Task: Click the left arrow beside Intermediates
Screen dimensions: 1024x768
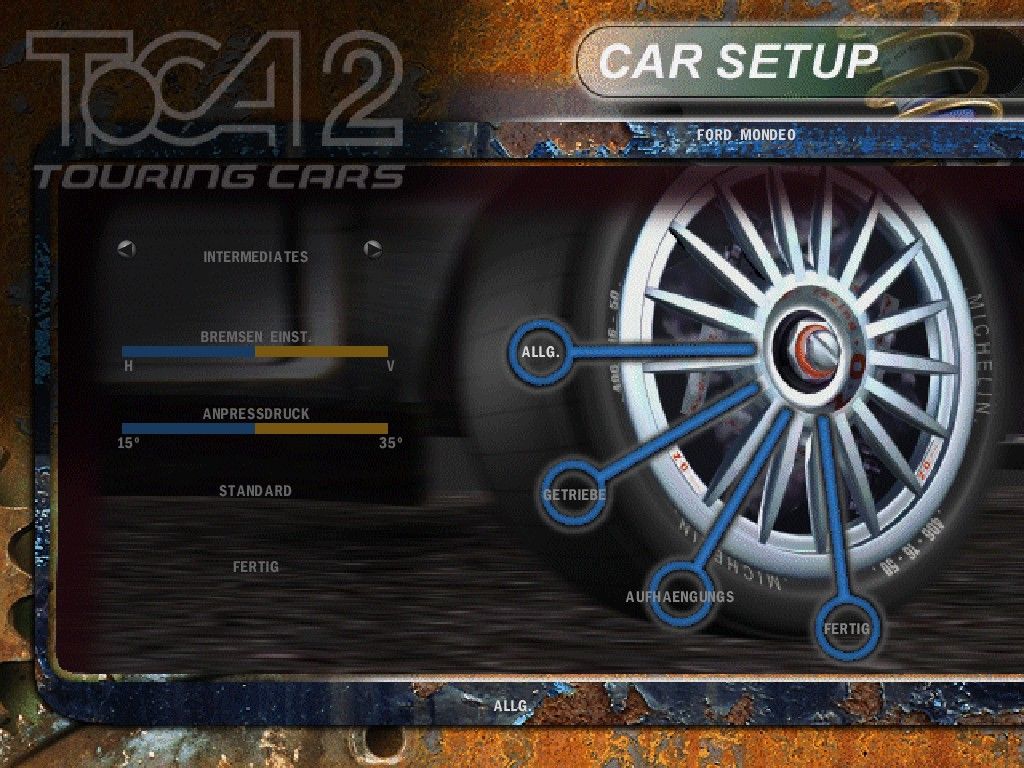Action: pyautogui.click(x=126, y=249)
